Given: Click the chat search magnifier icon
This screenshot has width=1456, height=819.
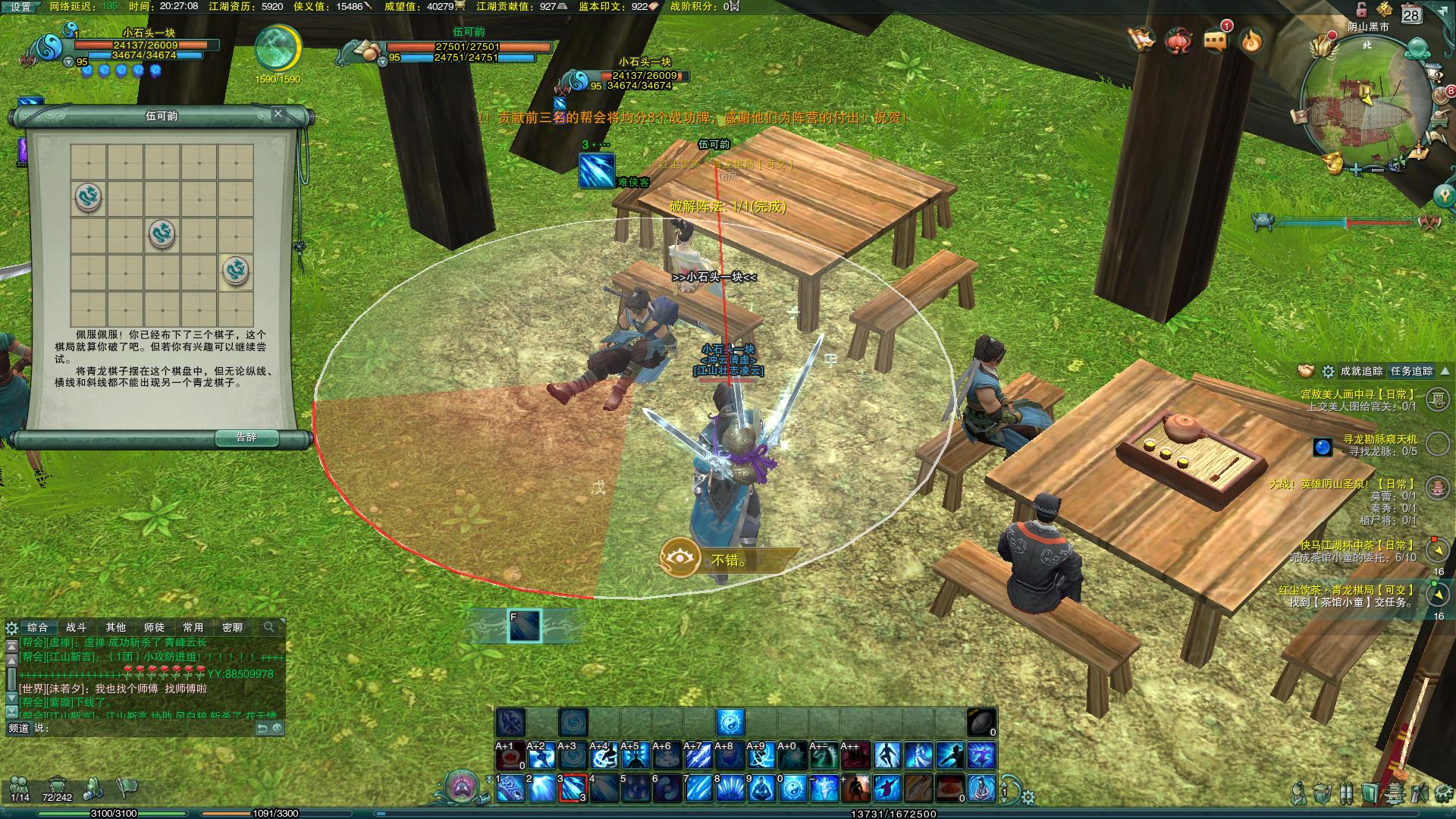Looking at the screenshot, I should (268, 627).
